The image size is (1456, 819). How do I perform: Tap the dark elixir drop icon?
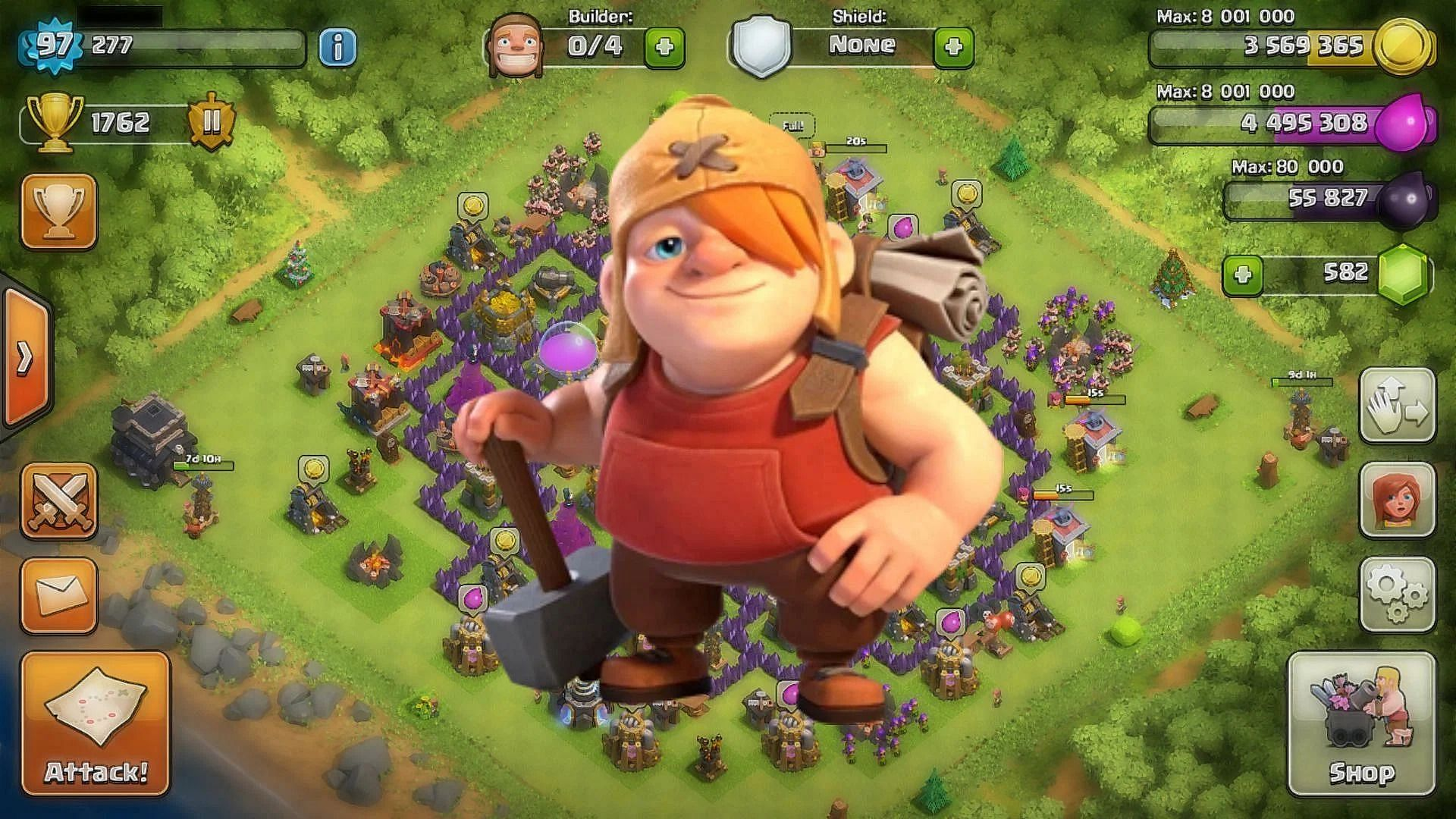click(1407, 199)
